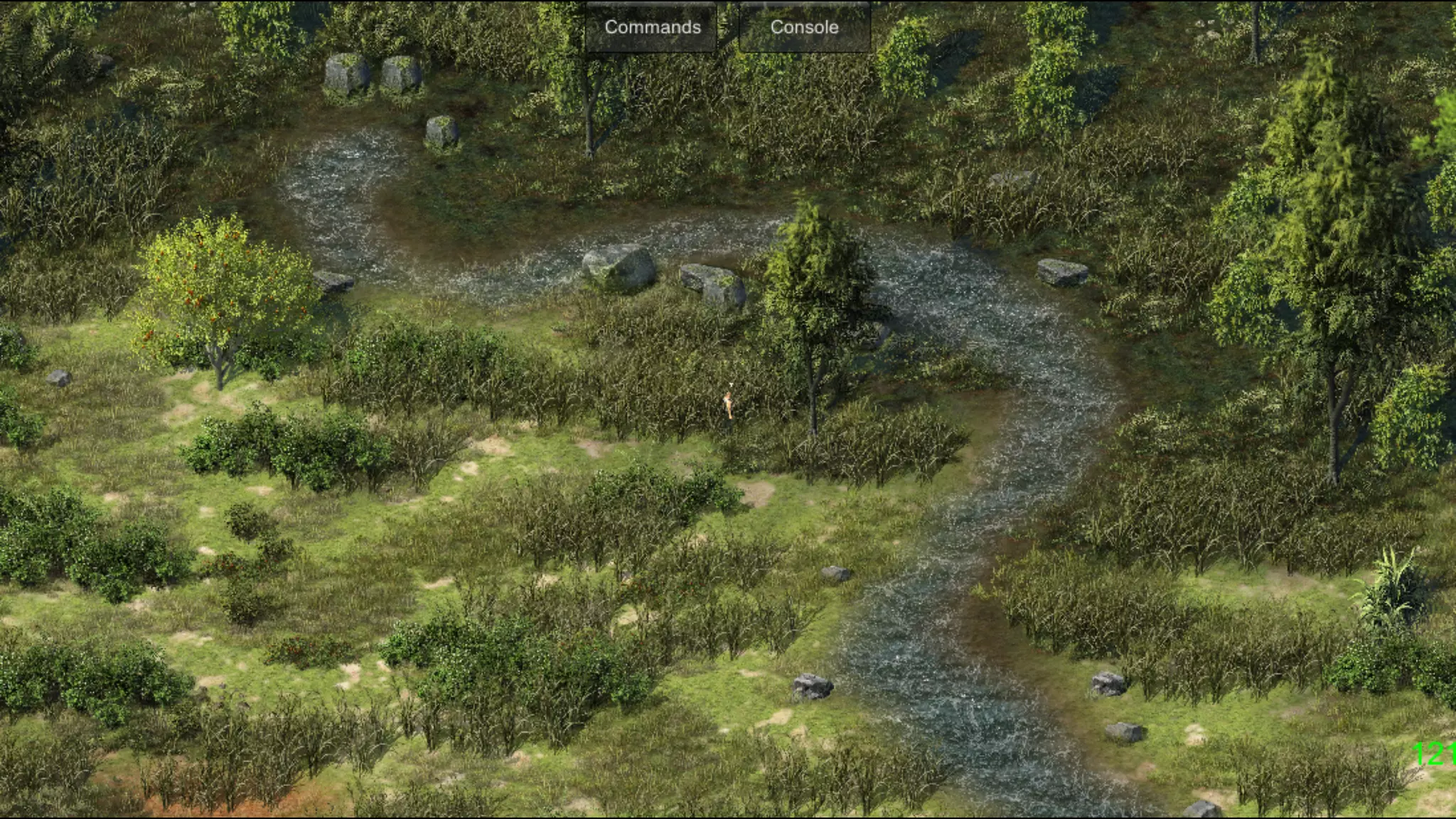This screenshot has width=1456, height=819.
Task: Show the Console panel
Action: click(804, 28)
